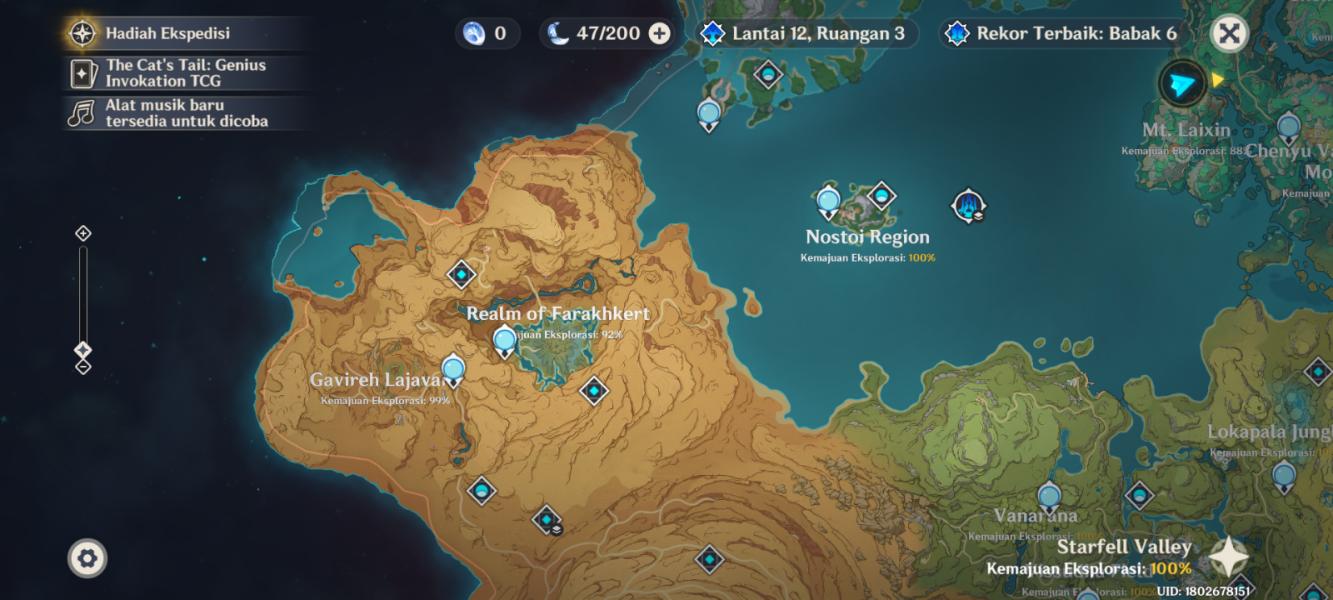Zoom out using the bottom slider button
The height and width of the screenshot is (600, 1333).
tap(83, 367)
